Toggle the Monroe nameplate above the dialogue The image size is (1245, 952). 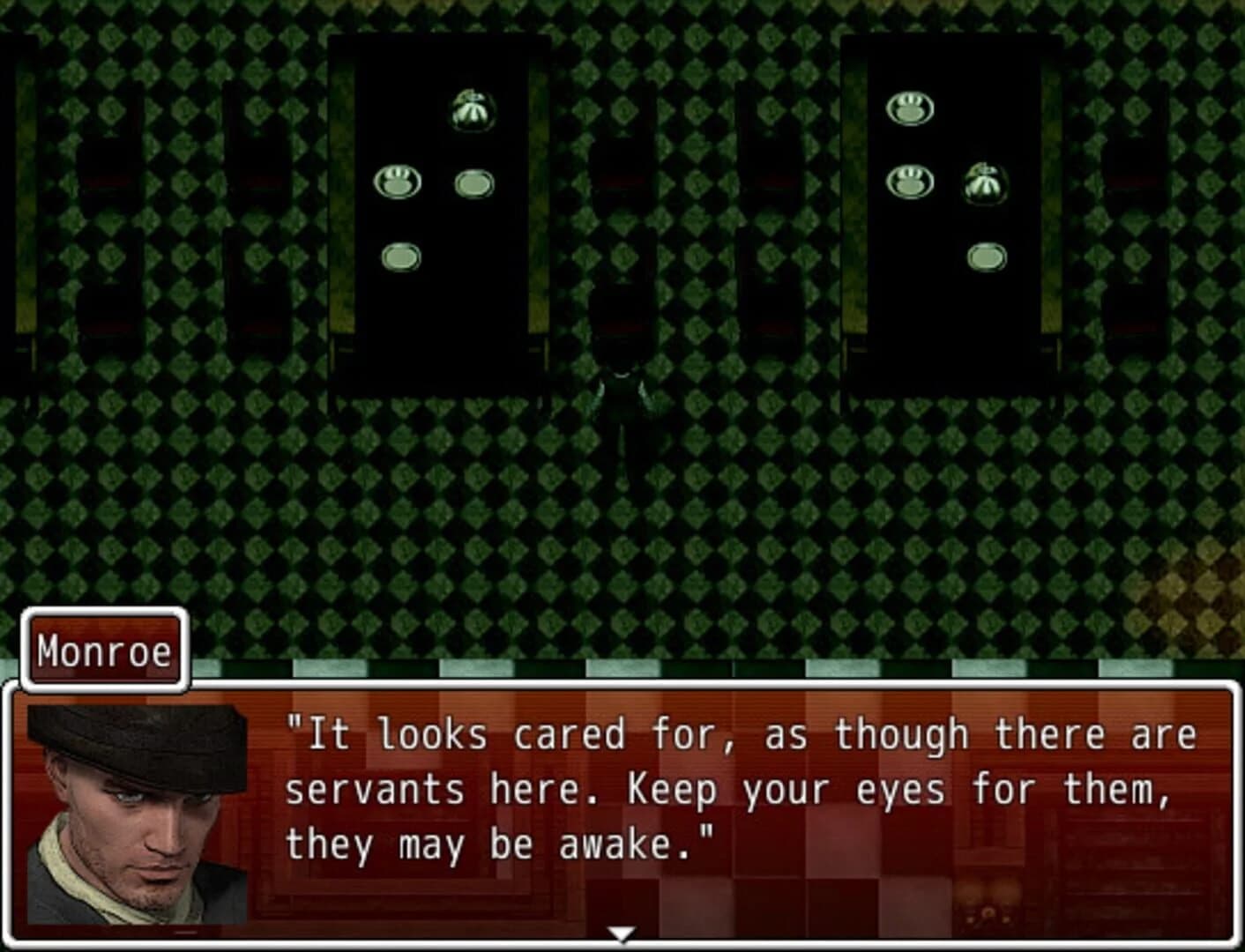(104, 650)
